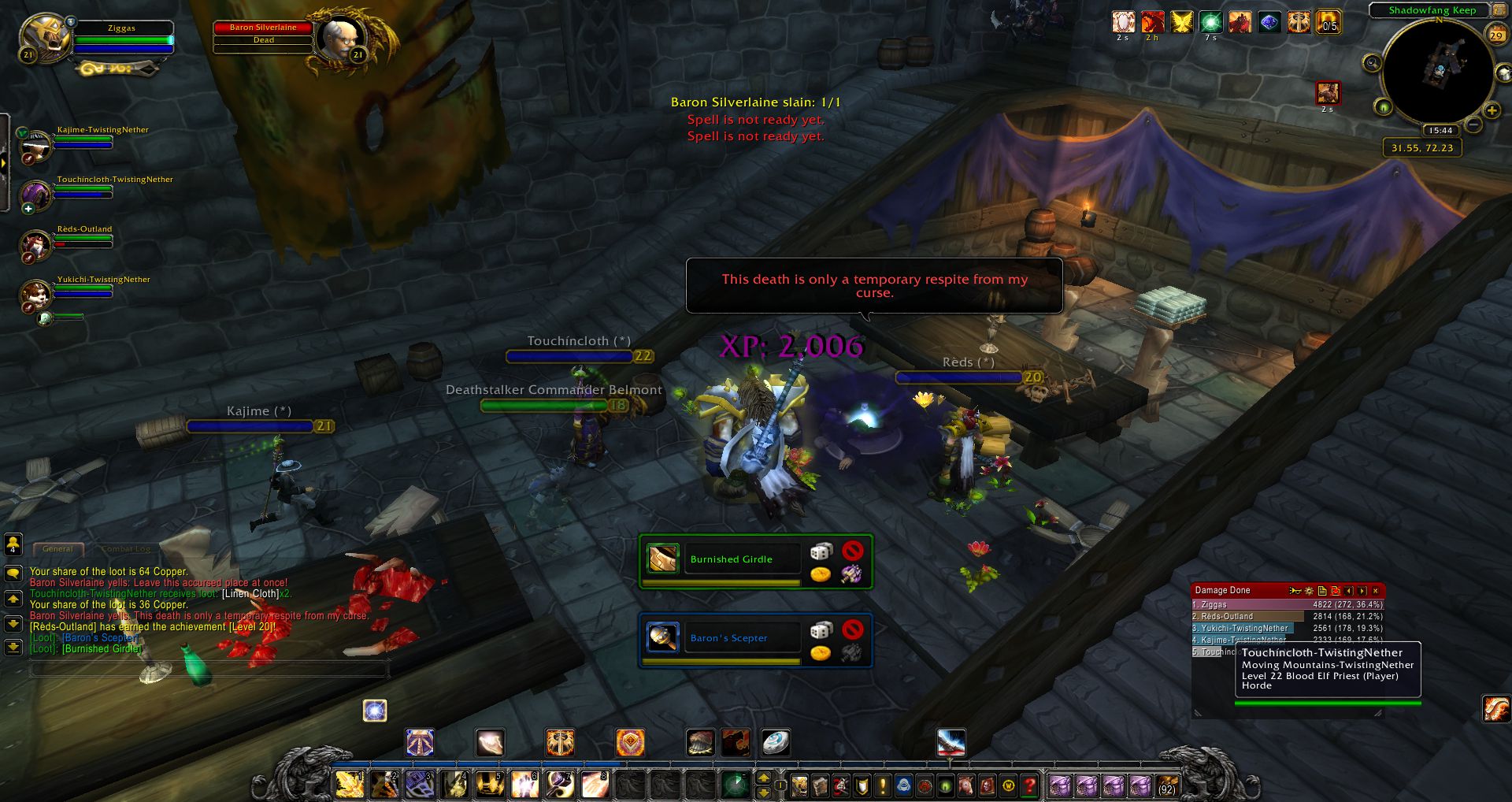The height and width of the screenshot is (802, 1512).
Task: Select the General chat tab
Action: tap(58, 548)
